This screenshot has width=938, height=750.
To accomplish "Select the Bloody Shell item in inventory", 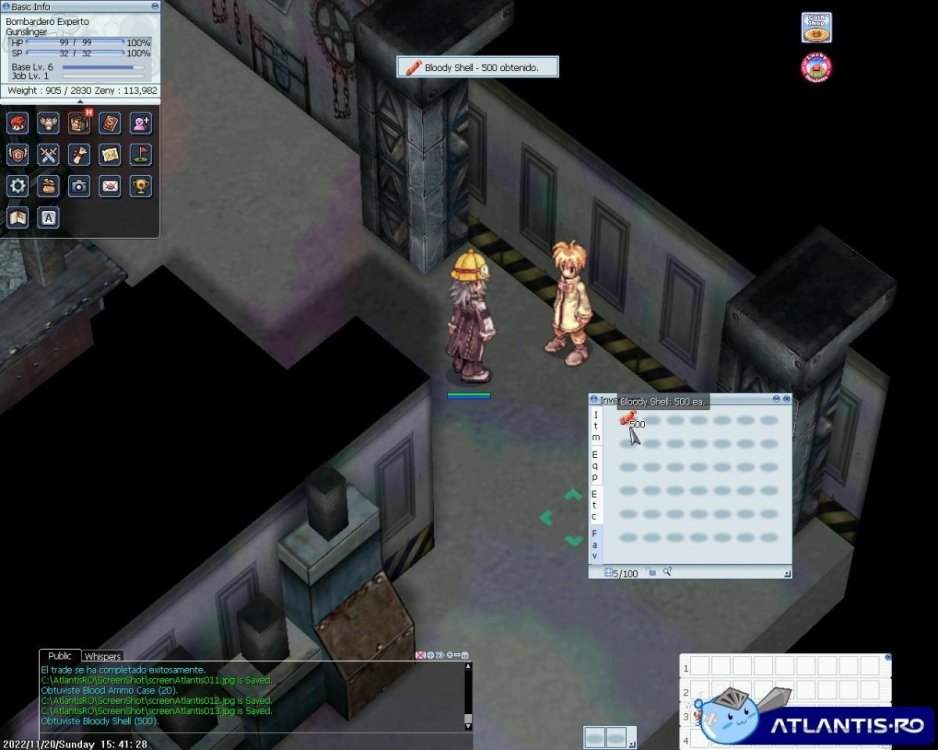I will coord(628,419).
